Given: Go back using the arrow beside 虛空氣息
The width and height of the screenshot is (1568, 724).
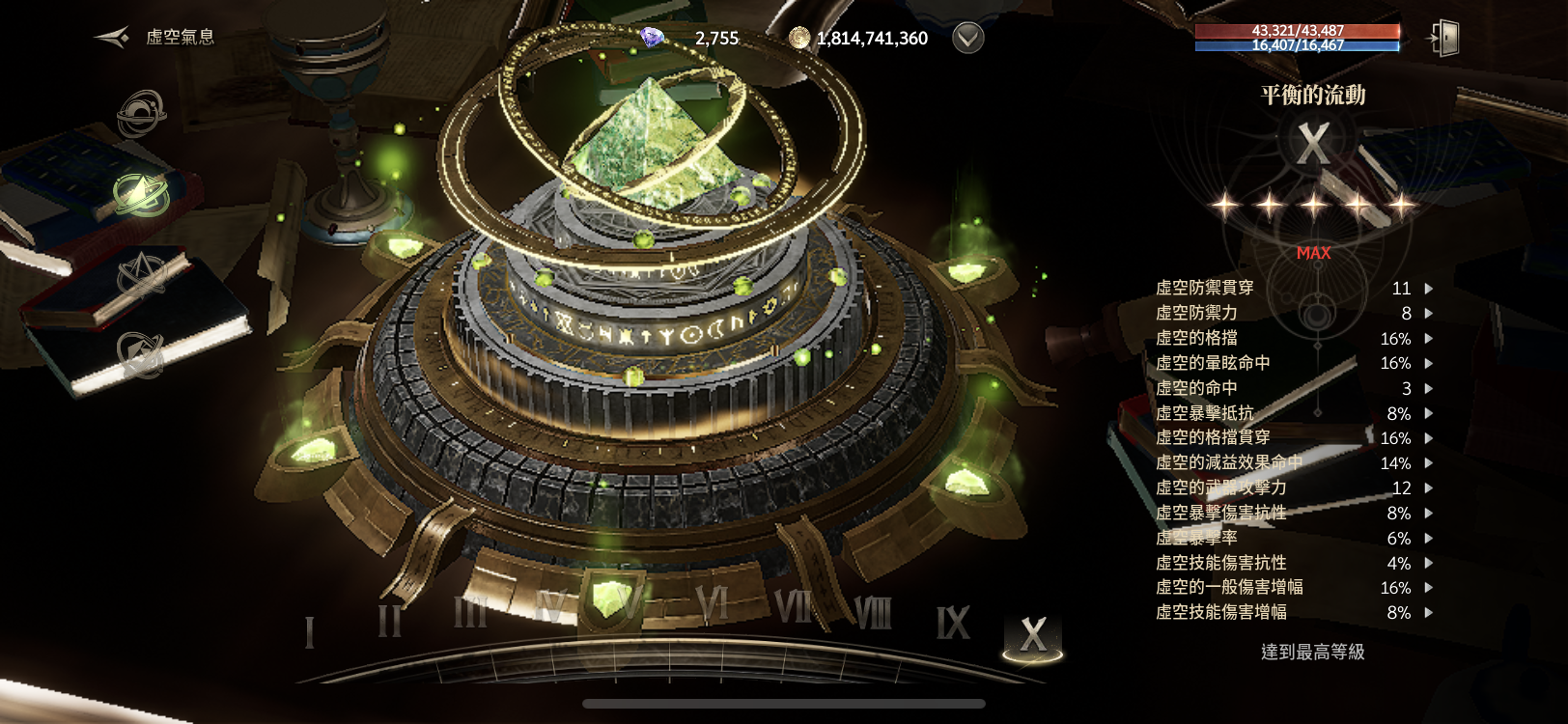Looking at the screenshot, I should (x=112, y=38).
